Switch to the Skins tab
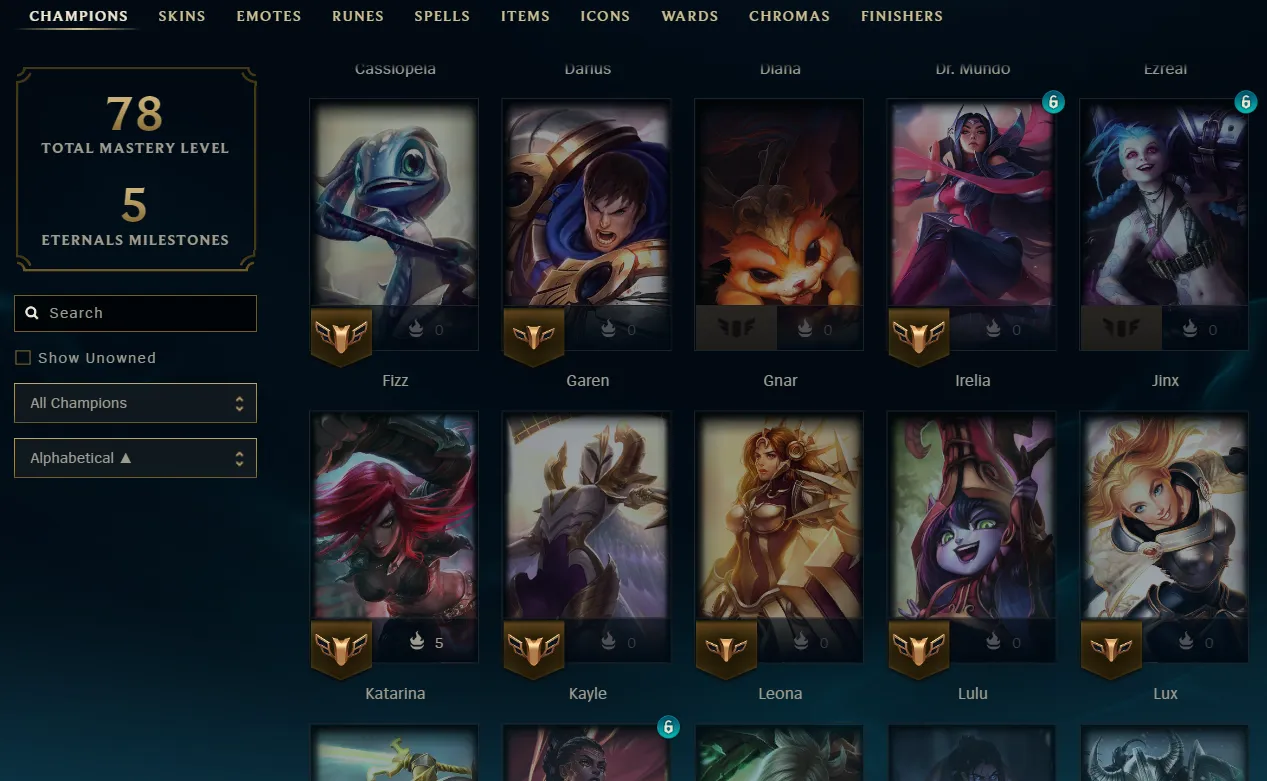 coord(181,16)
